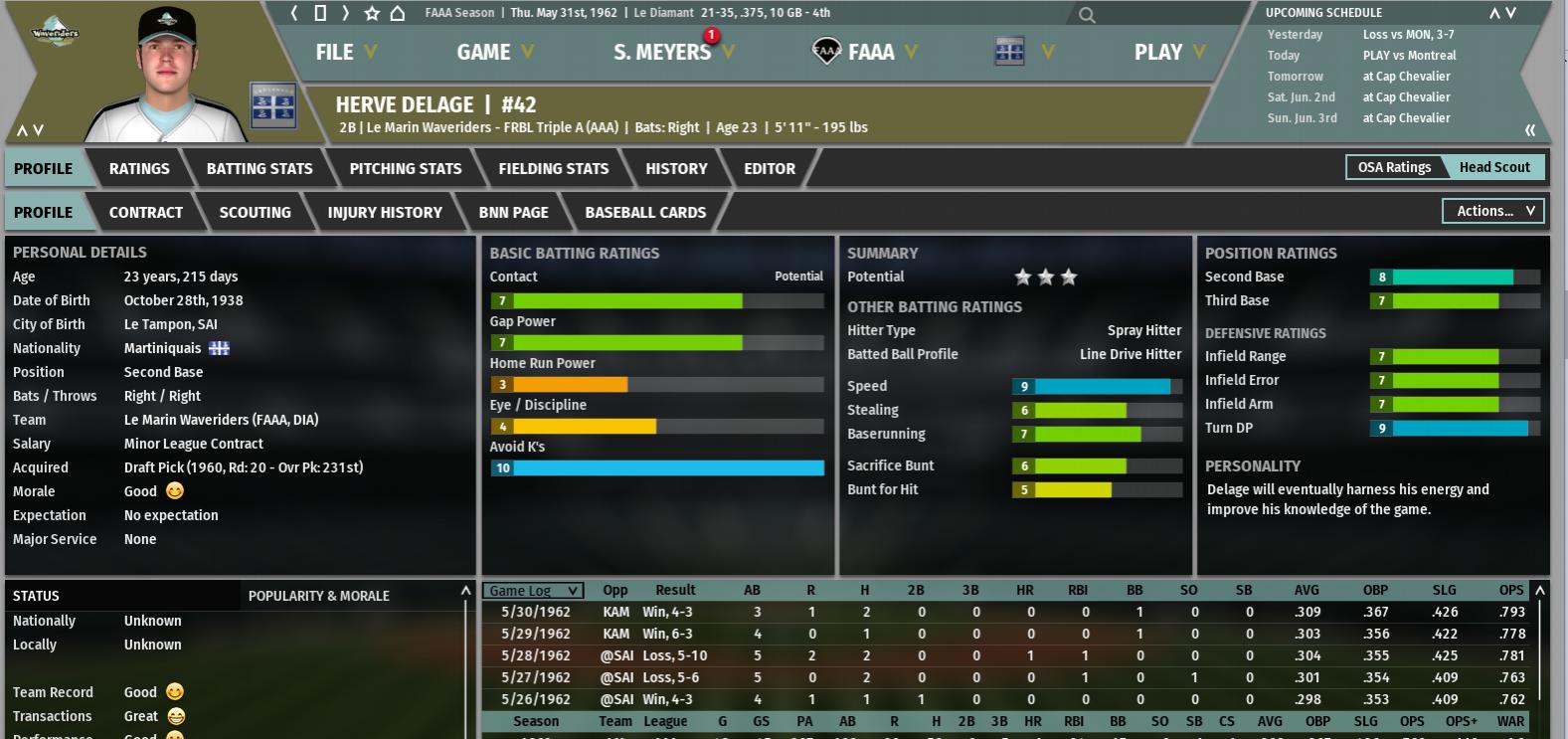The width and height of the screenshot is (1568, 739).
Task: Click the search magnifier icon
Action: (x=1087, y=15)
